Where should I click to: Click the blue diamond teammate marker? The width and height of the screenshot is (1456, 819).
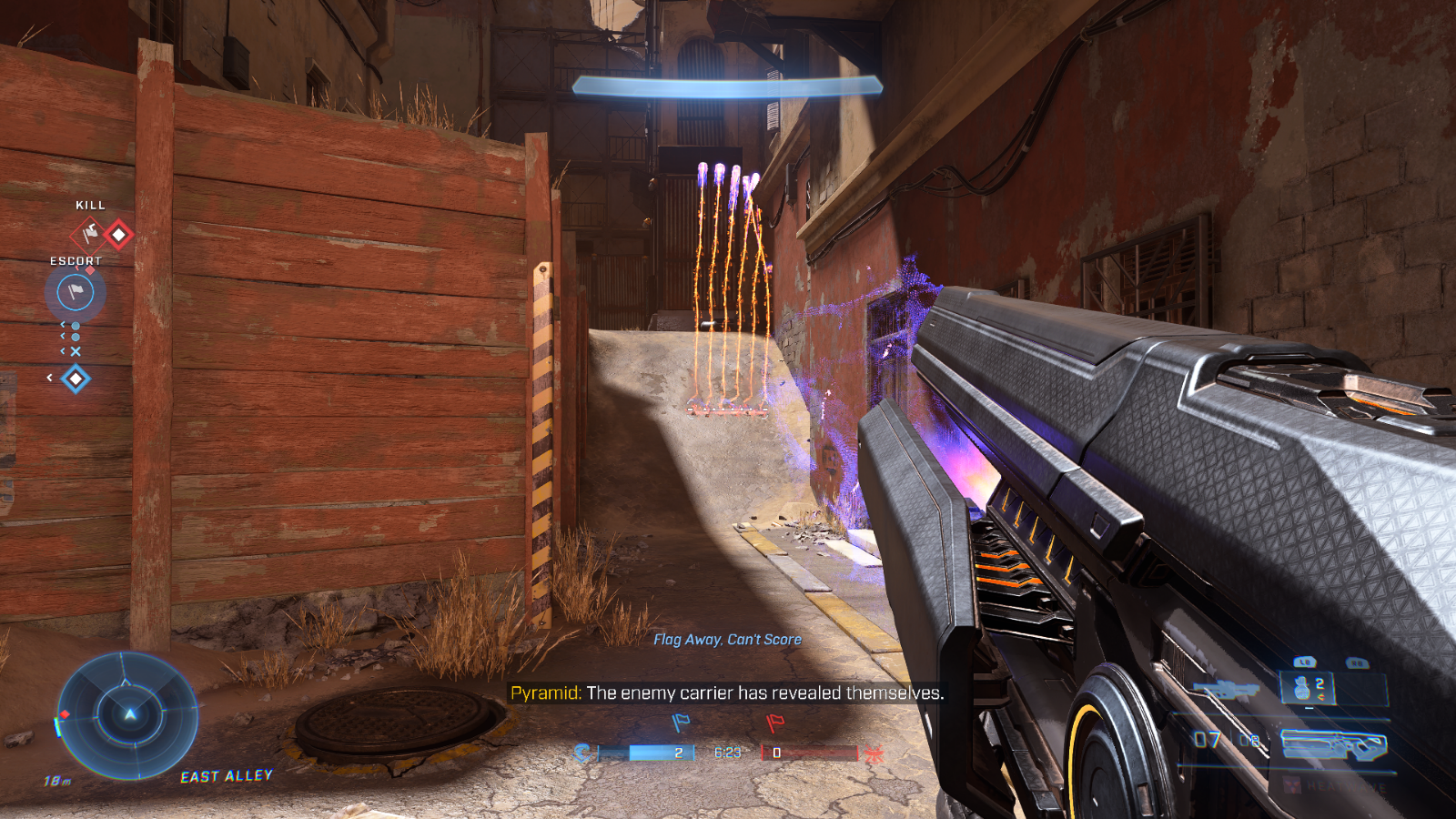pos(76,378)
